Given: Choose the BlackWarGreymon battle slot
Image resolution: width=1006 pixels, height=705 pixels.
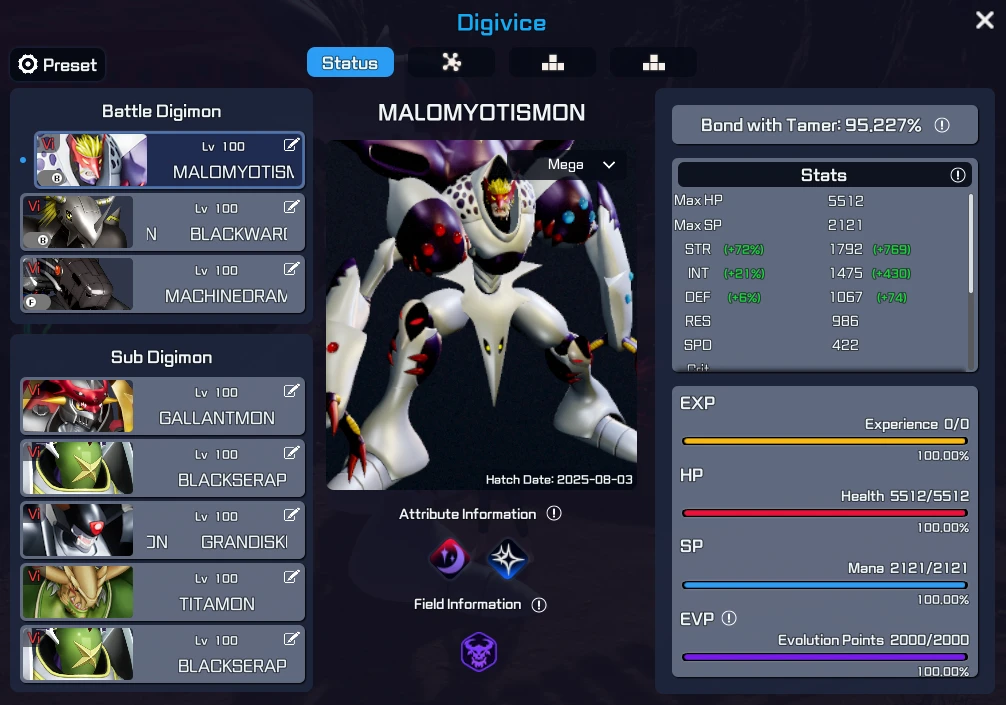Looking at the screenshot, I should point(163,222).
